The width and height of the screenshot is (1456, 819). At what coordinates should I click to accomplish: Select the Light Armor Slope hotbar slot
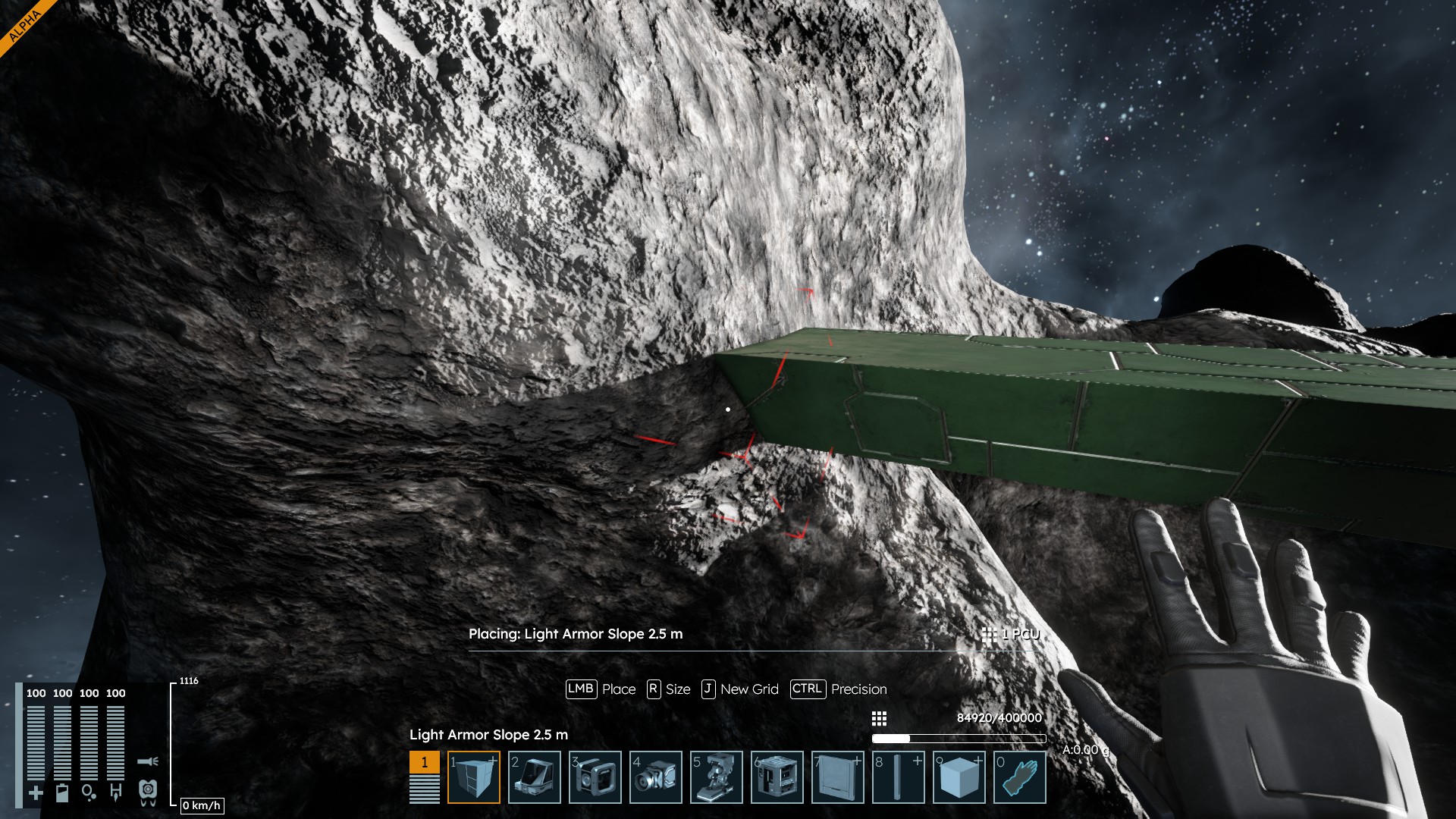pos(474,777)
